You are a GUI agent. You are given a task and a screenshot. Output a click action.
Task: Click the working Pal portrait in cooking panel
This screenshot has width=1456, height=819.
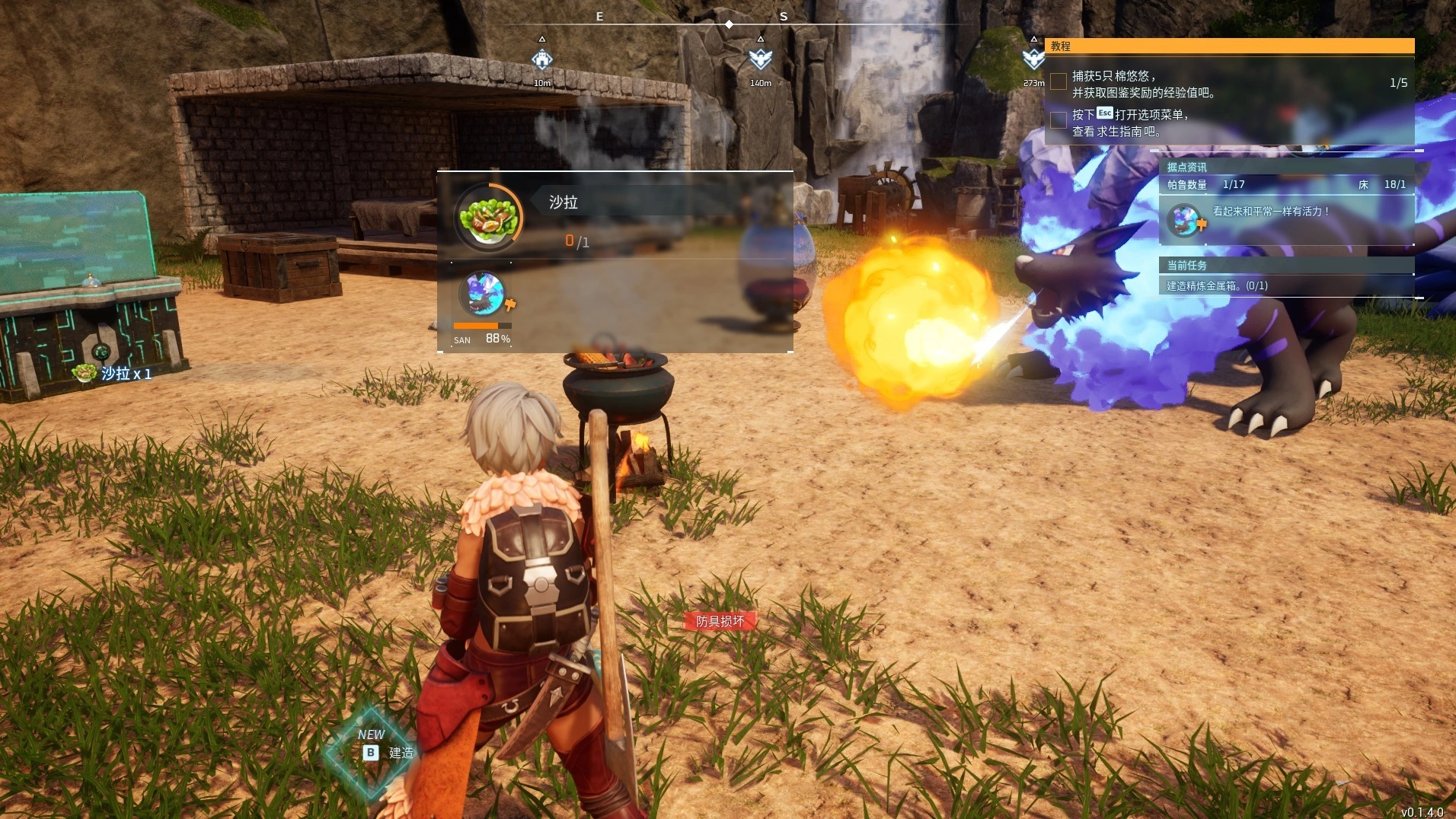click(x=483, y=295)
